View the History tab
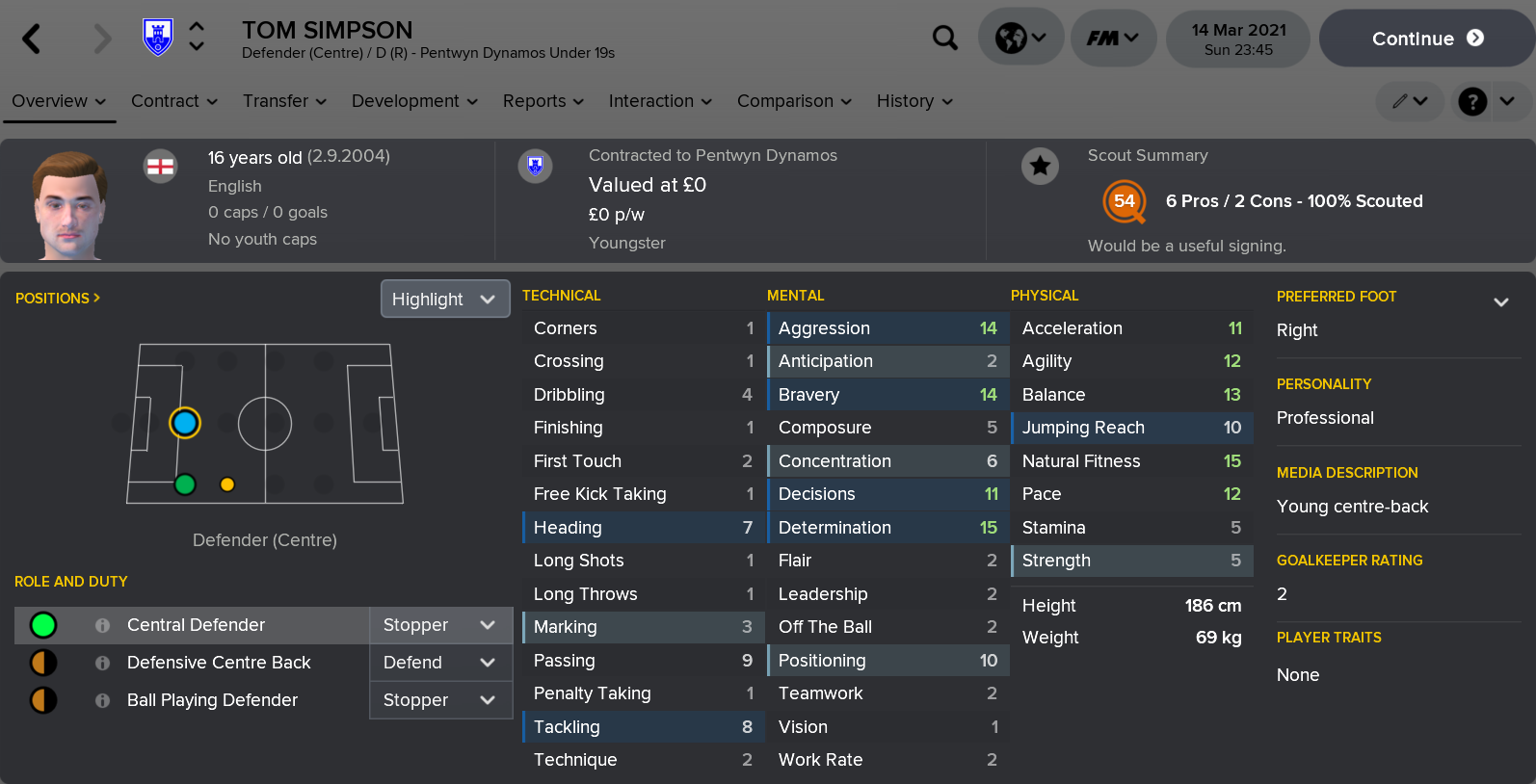The height and width of the screenshot is (784, 1536). pos(914,101)
